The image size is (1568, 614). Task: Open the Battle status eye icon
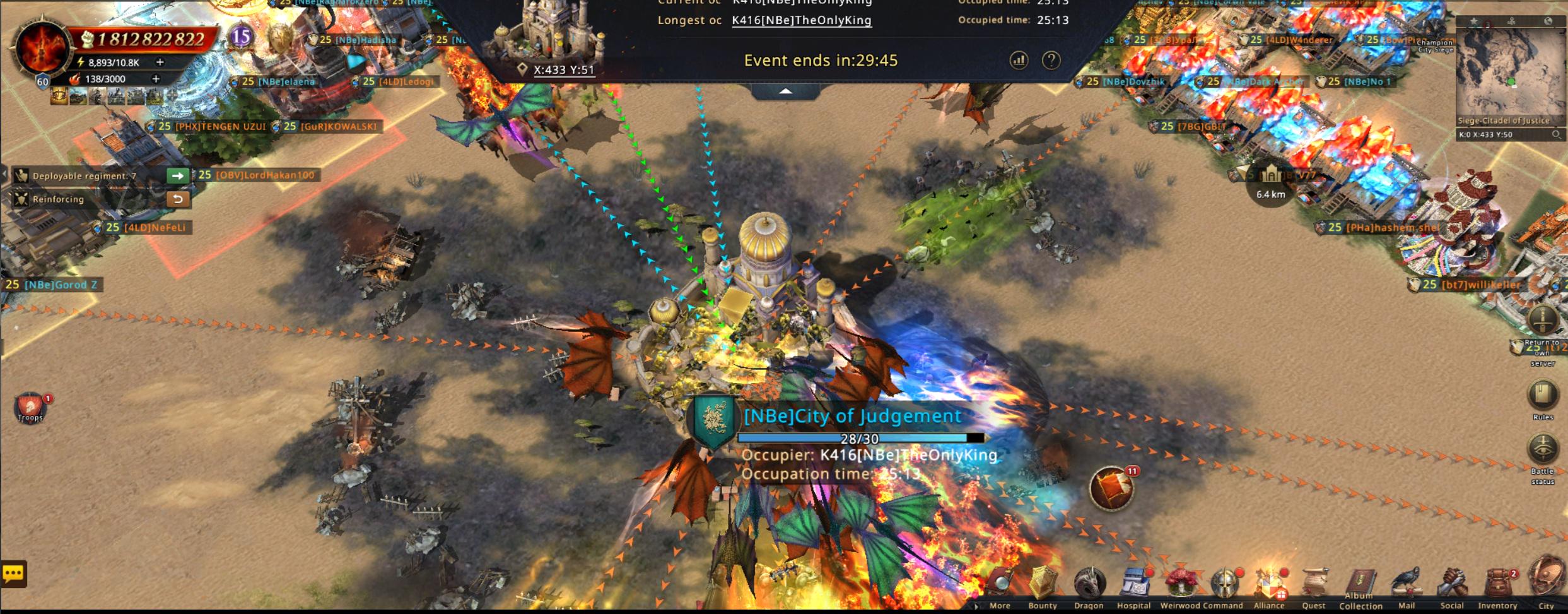click(1542, 451)
